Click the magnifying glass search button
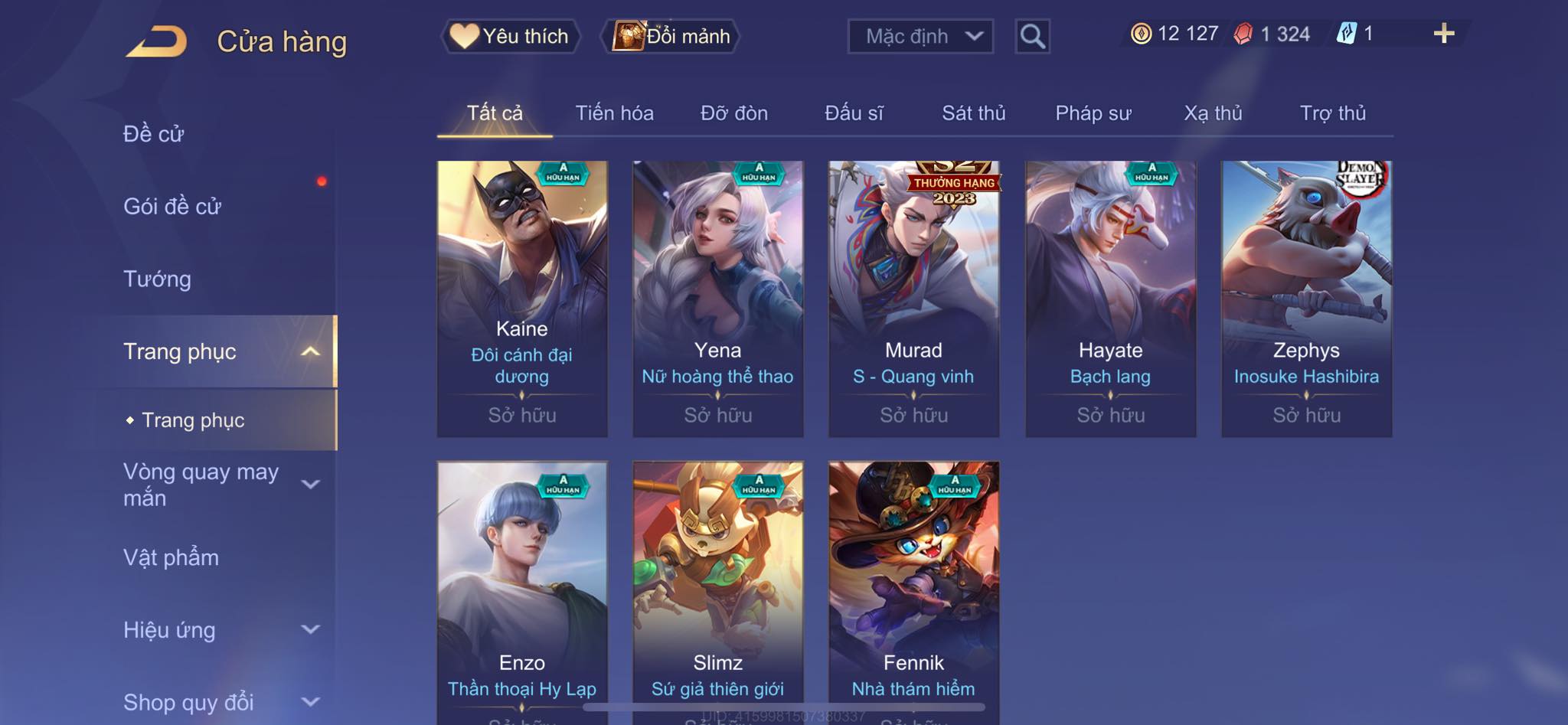This screenshot has height=725, width=1568. pos(1032,36)
